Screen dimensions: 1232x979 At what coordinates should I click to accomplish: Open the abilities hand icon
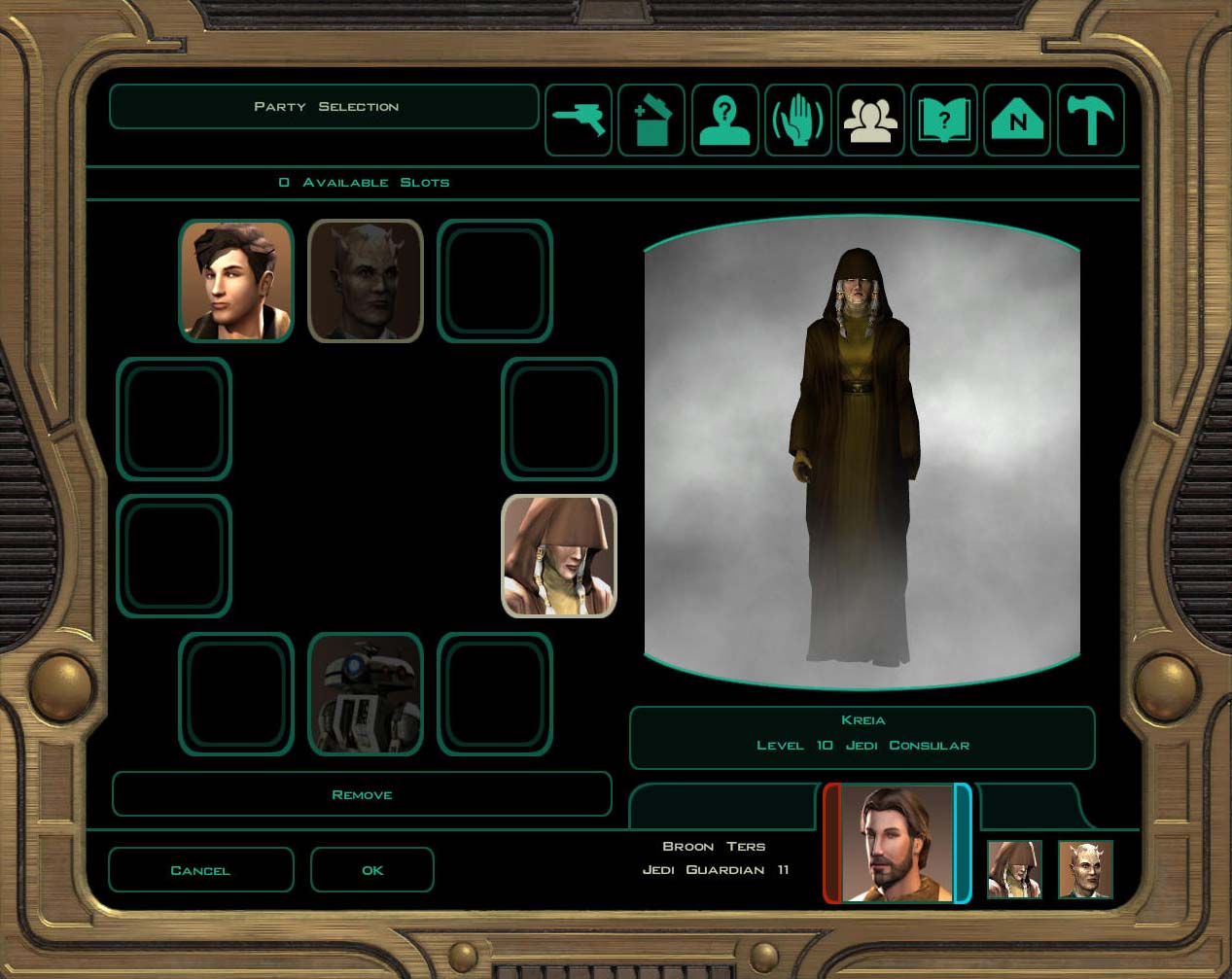click(797, 121)
